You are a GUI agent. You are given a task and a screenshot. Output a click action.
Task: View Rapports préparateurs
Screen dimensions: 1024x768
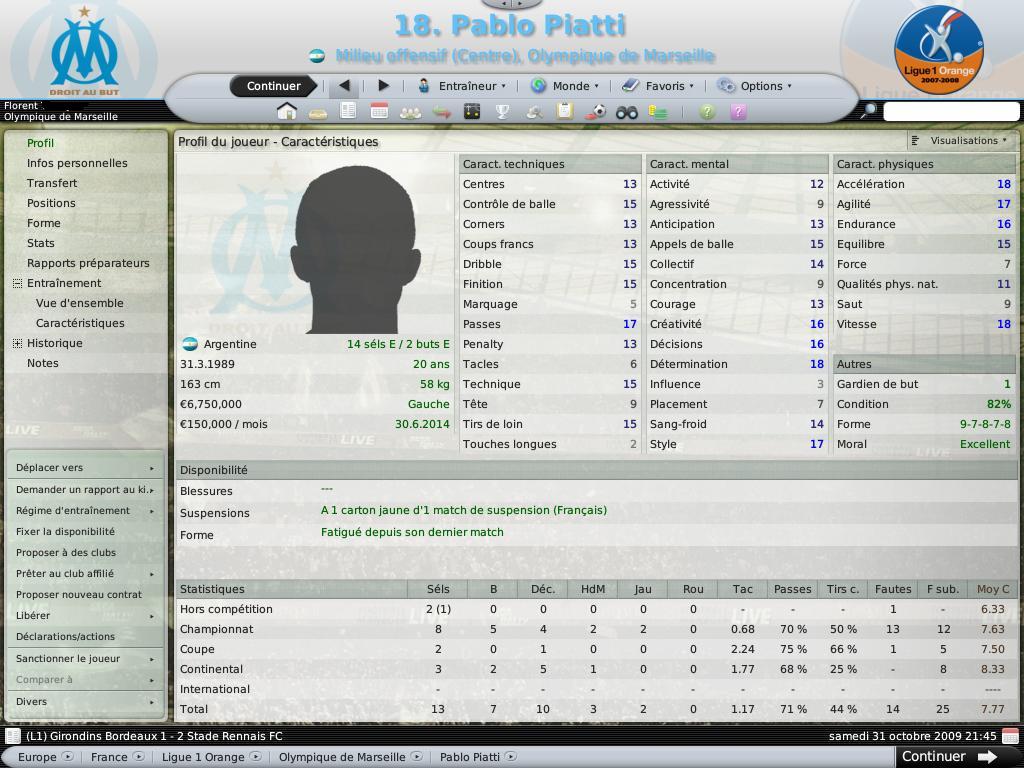(88, 263)
